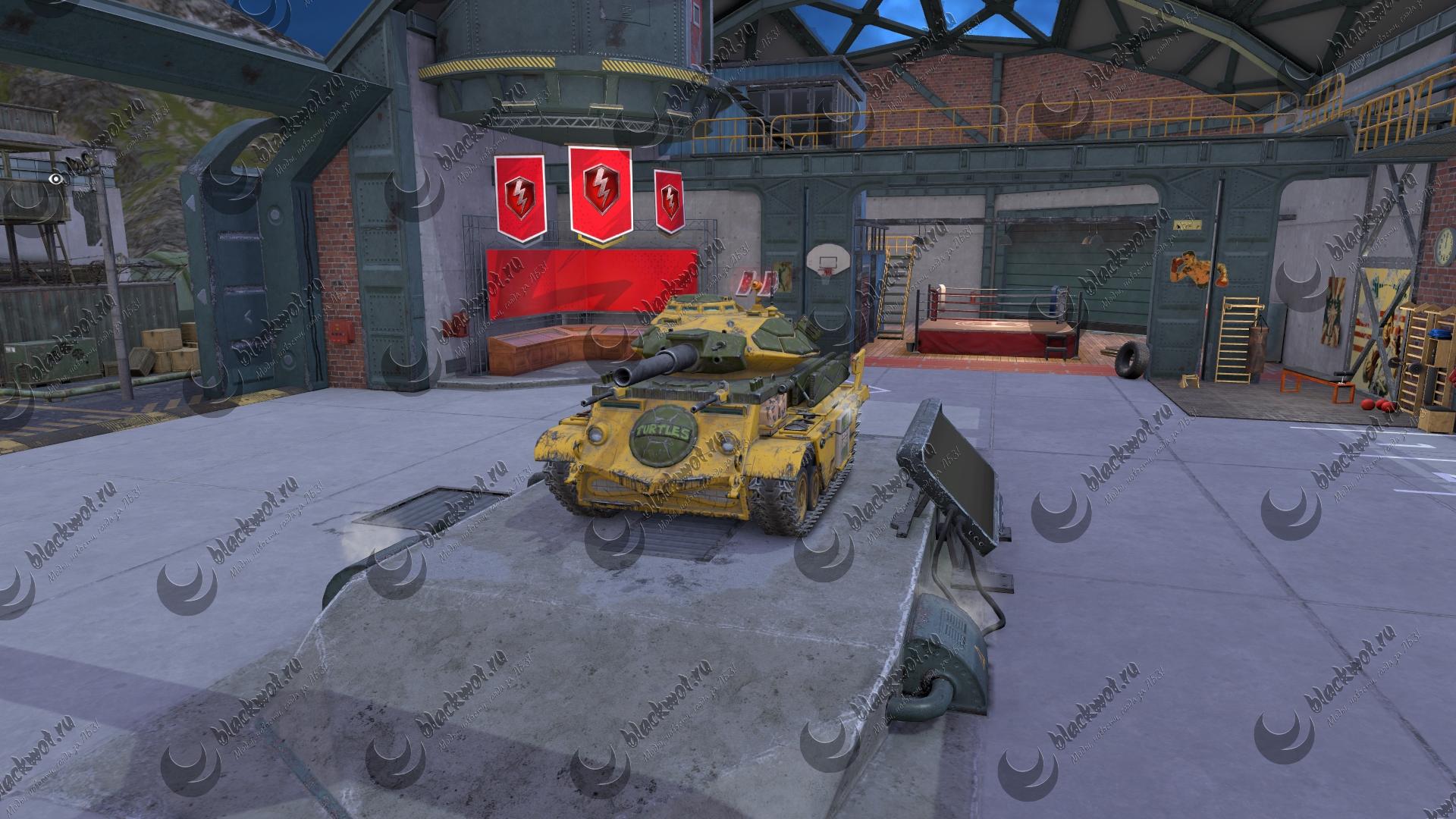Toggle the eye icon to show interface
The image size is (1456, 819).
point(56,180)
